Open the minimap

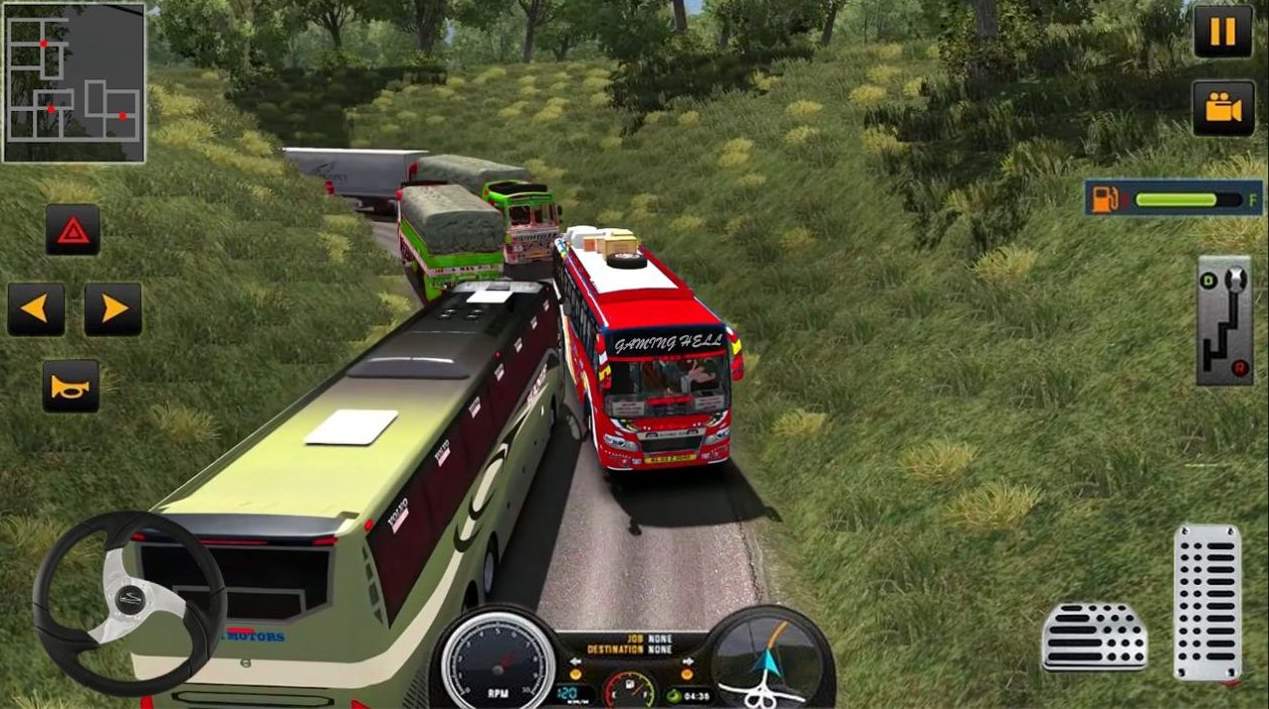click(x=74, y=83)
